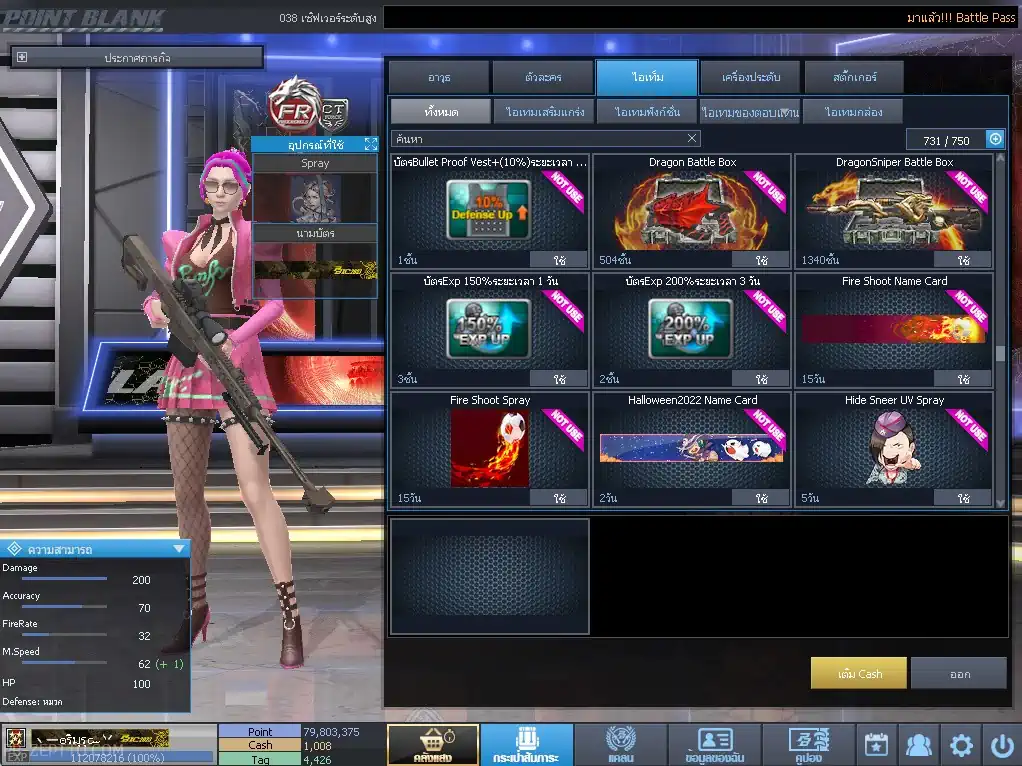Collapse the ความสามารถ stats panel arrow
The image size is (1022, 766).
click(x=179, y=549)
